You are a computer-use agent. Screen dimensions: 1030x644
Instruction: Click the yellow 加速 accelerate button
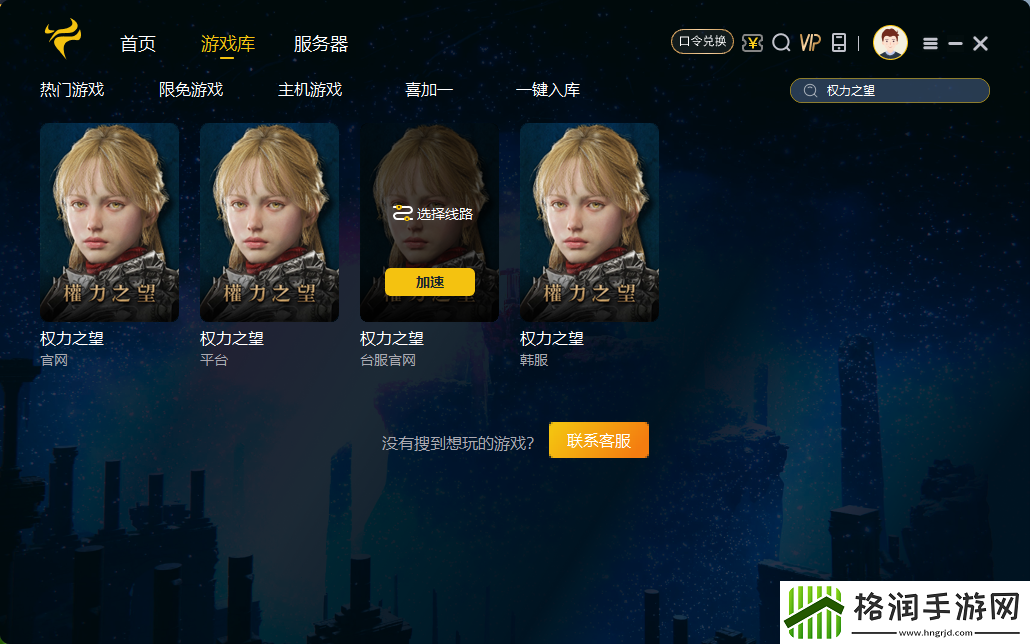pyautogui.click(x=430, y=282)
